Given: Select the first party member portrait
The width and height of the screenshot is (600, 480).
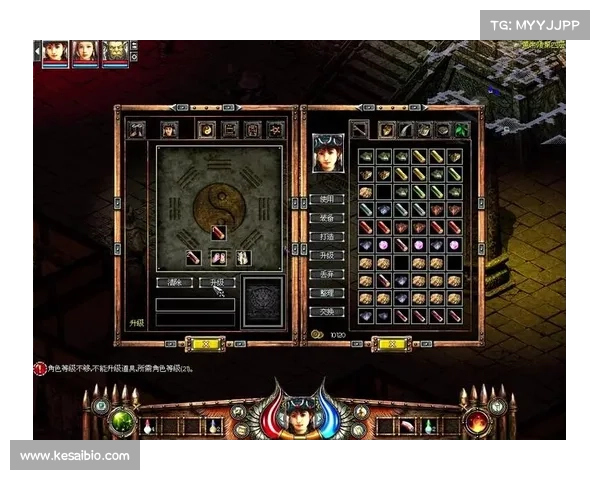Looking at the screenshot, I should pos(54,53).
